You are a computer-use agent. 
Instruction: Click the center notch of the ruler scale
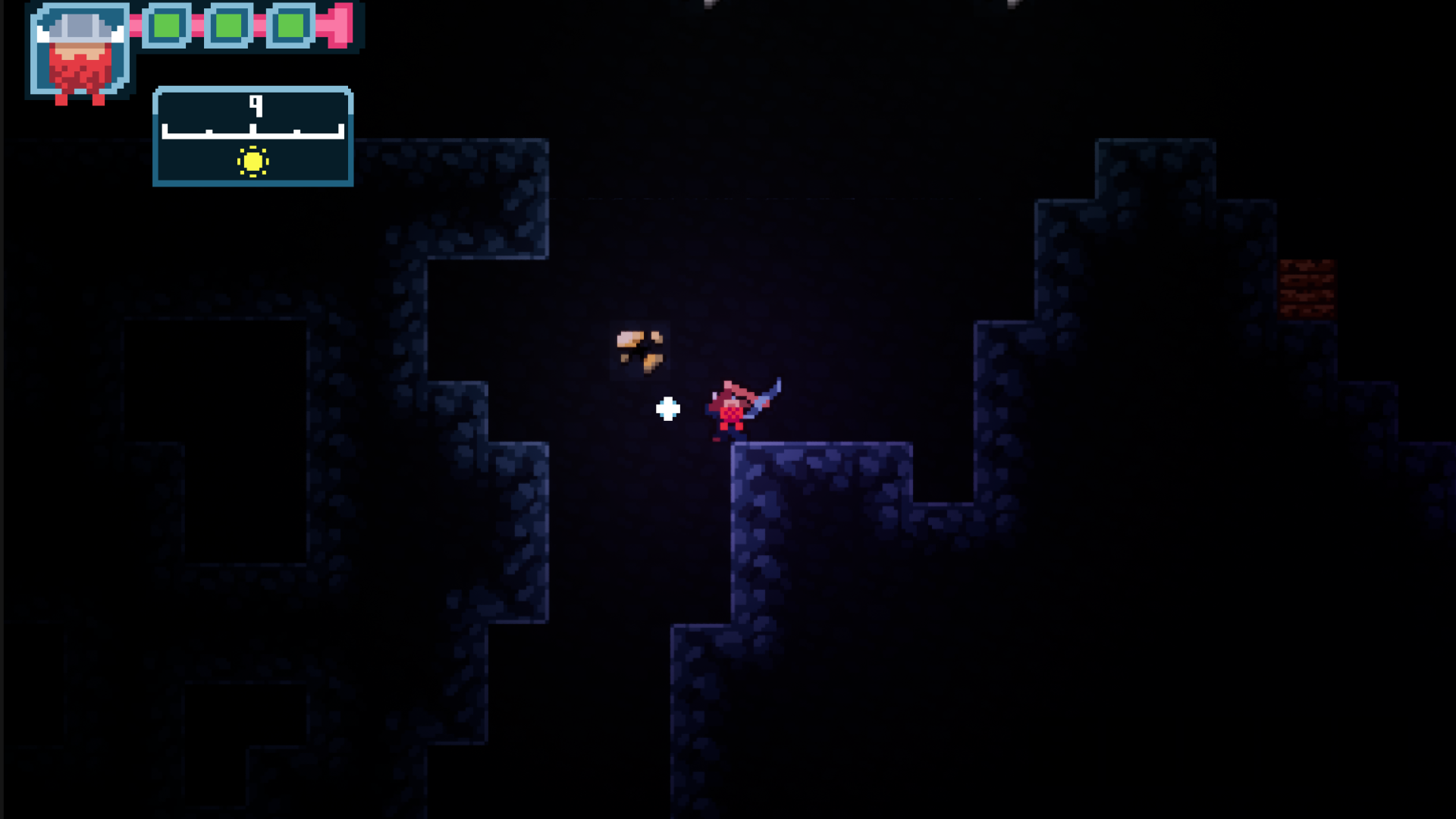252,127
